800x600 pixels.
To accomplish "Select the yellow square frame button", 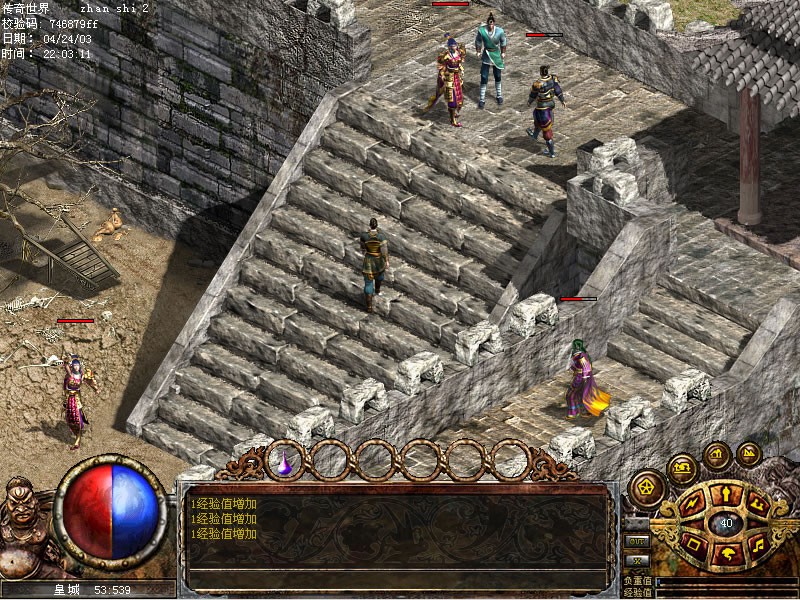I will tap(693, 544).
